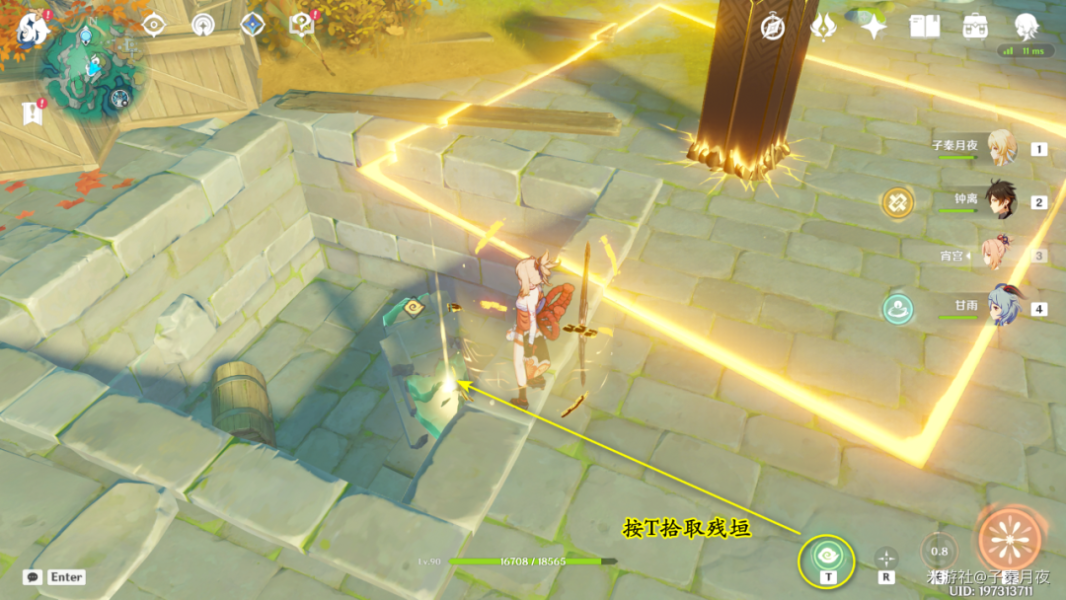1066x600 pixels.
Task: Open the tutorial book with question mark
Action: 301,25
